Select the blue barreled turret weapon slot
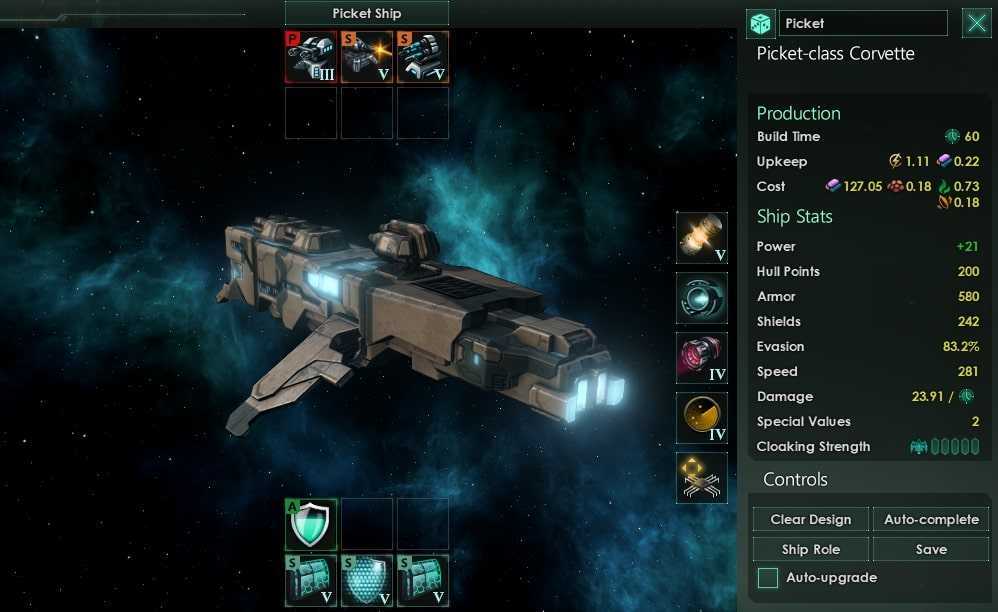The image size is (998, 612). coord(423,58)
